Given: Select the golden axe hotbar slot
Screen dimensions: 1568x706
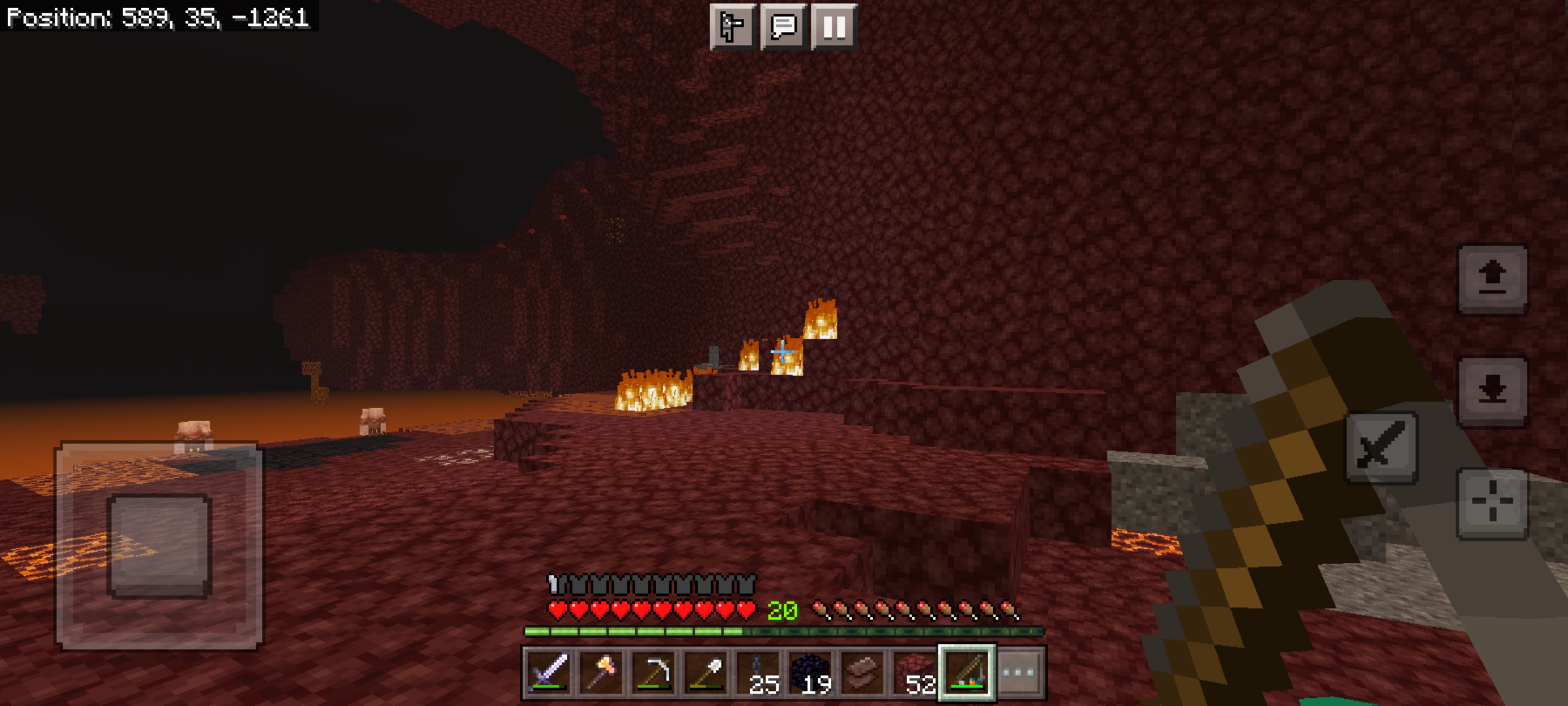Looking at the screenshot, I should coord(601,673).
